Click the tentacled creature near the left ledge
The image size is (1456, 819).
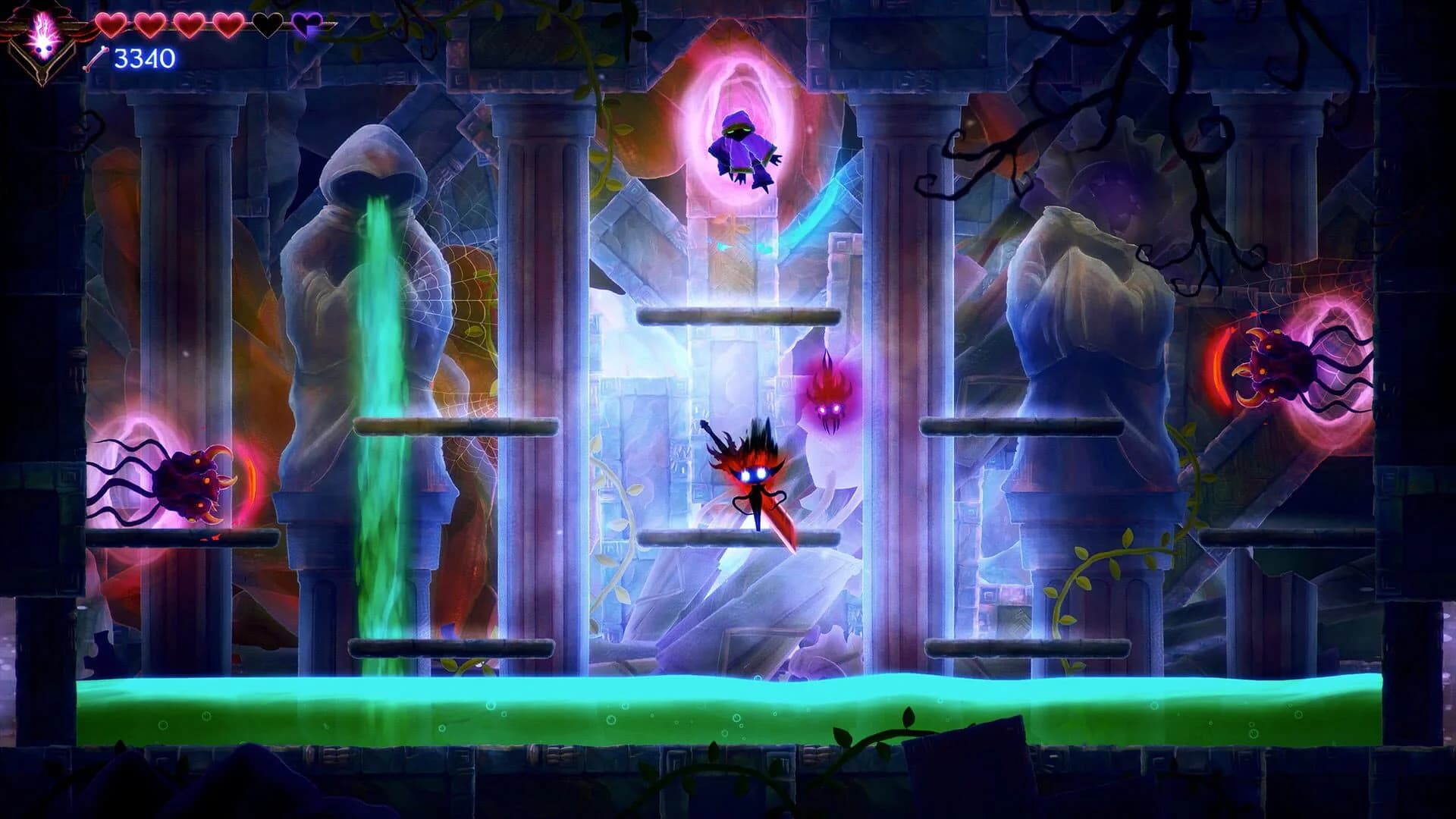[x=193, y=482]
